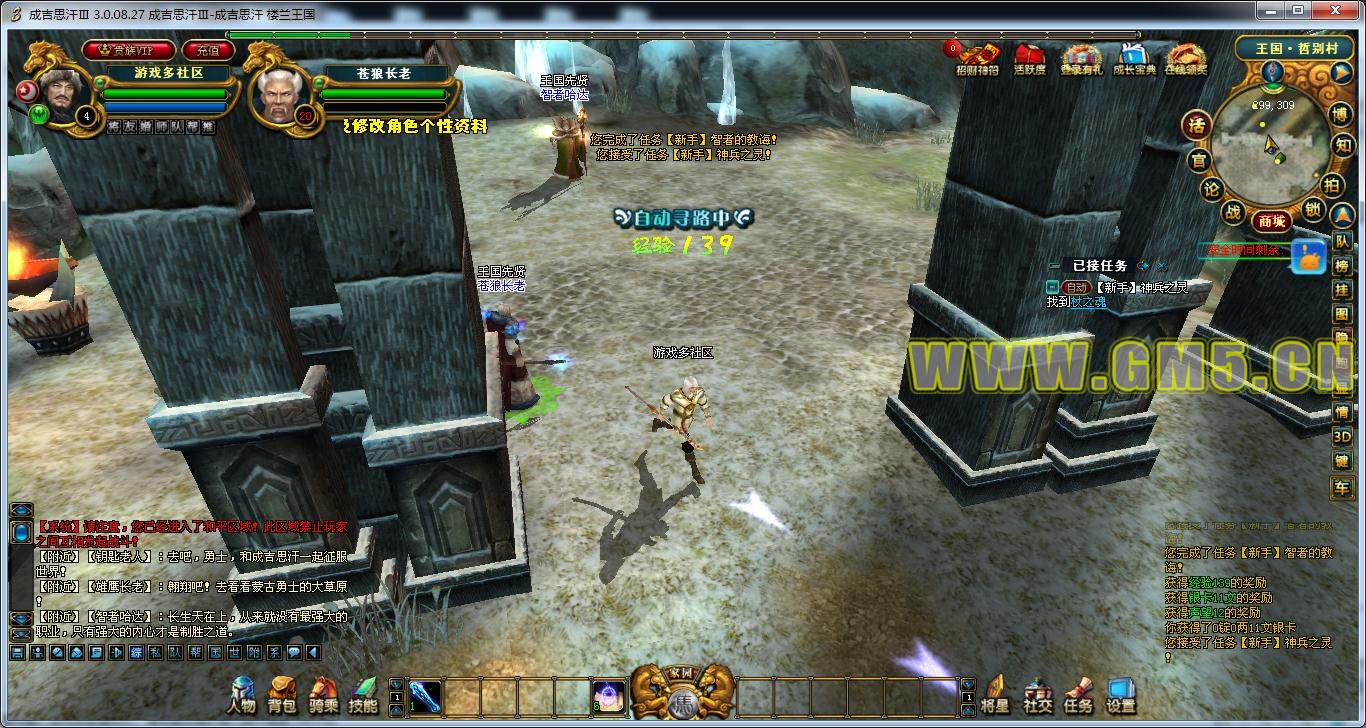Open the 技能 skills book
The width and height of the screenshot is (1366, 728).
point(363,693)
